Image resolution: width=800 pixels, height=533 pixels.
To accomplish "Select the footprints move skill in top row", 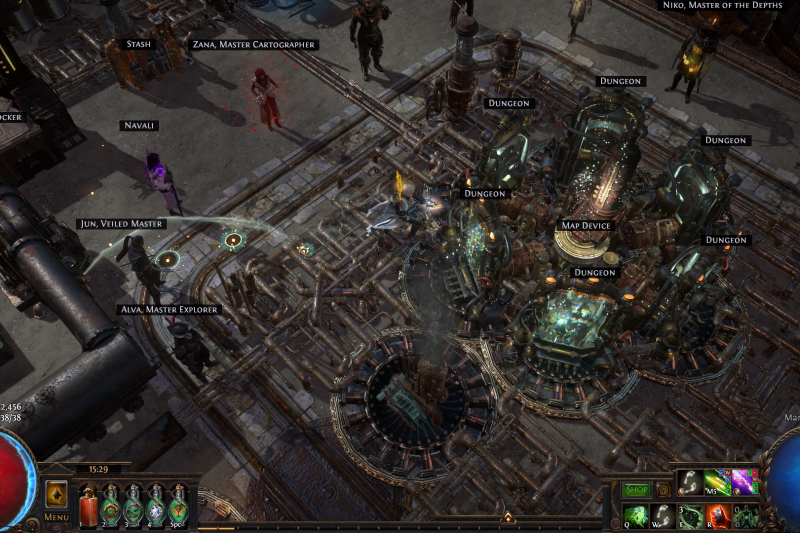I will [692, 482].
